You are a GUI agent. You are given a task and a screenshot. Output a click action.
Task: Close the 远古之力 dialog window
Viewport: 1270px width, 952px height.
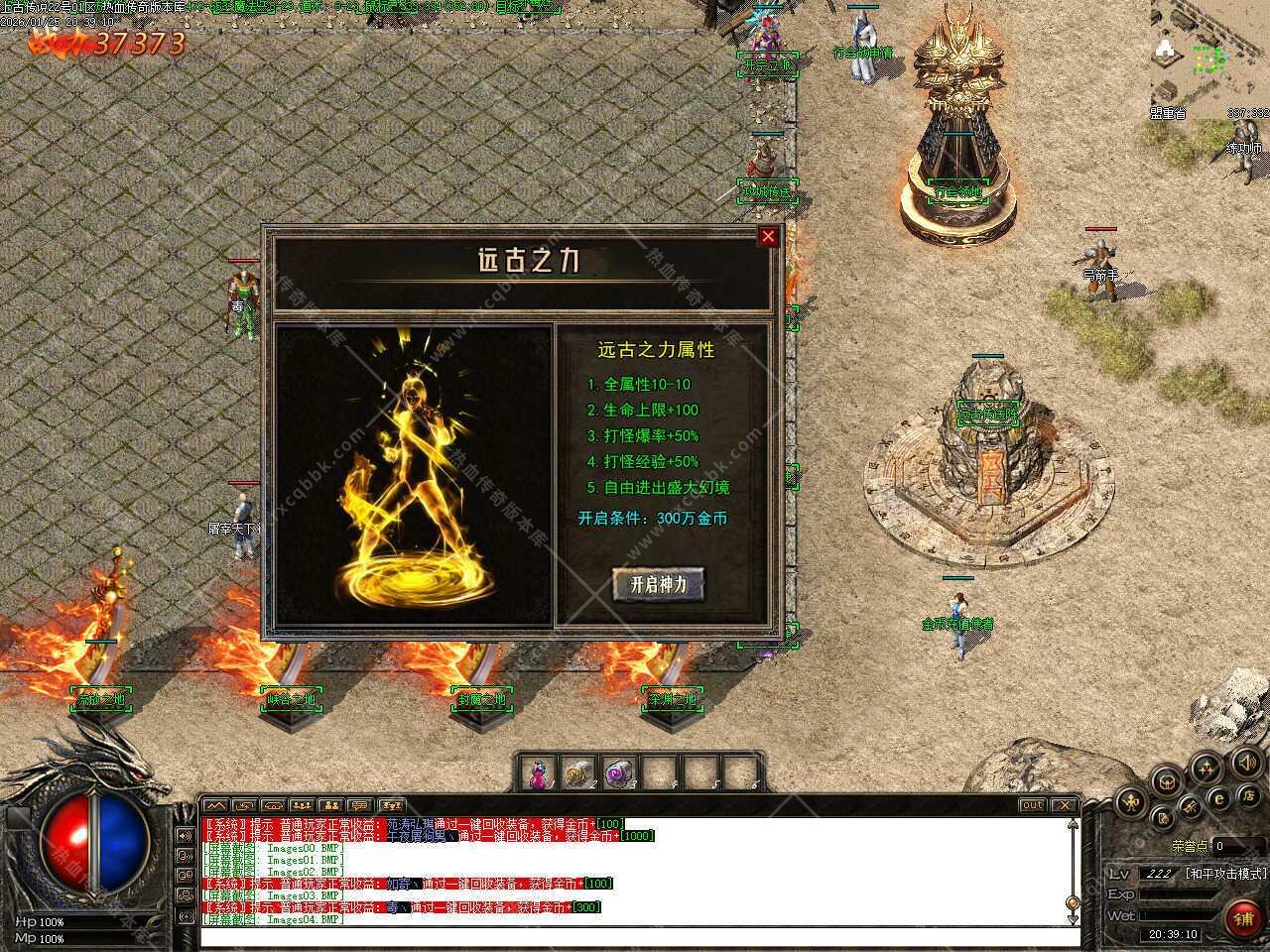[x=768, y=236]
